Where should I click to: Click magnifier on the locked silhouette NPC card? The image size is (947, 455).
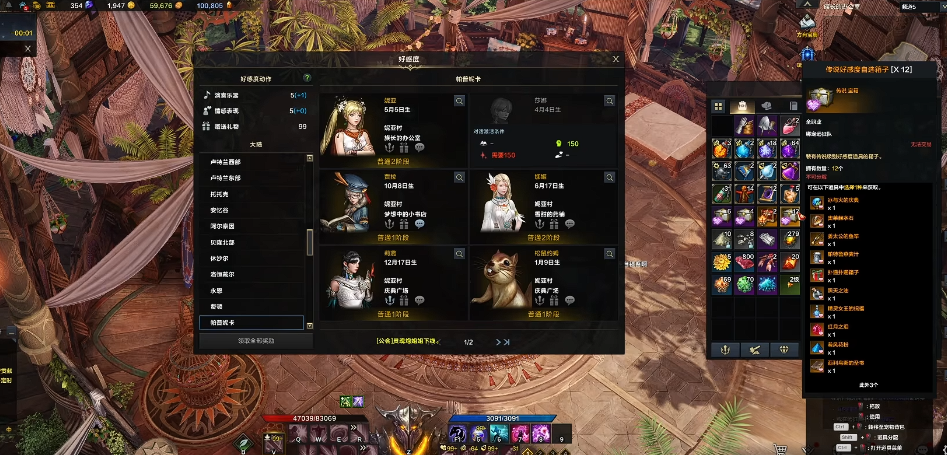(x=609, y=100)
